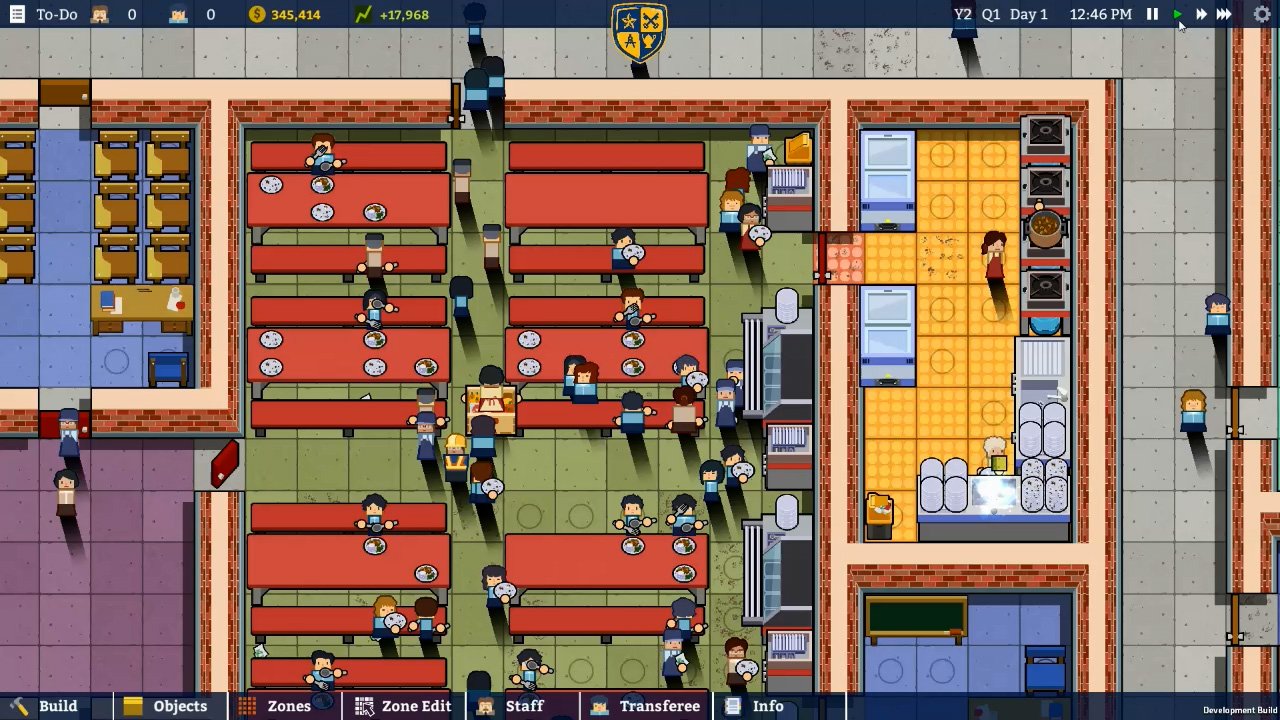Click the Transferee student icon
The image size is (1280, 720).
pyautogui.click(x=599, y=706)
